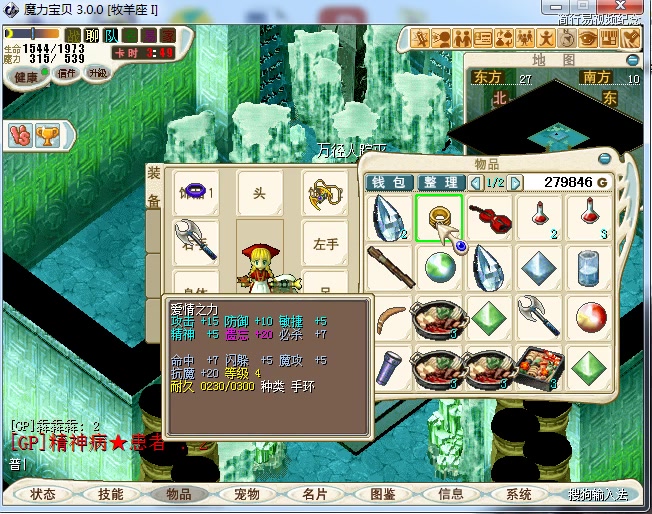Click the equipped axe in equipment panel
652x514 pixels.
[x=196, y=238]
